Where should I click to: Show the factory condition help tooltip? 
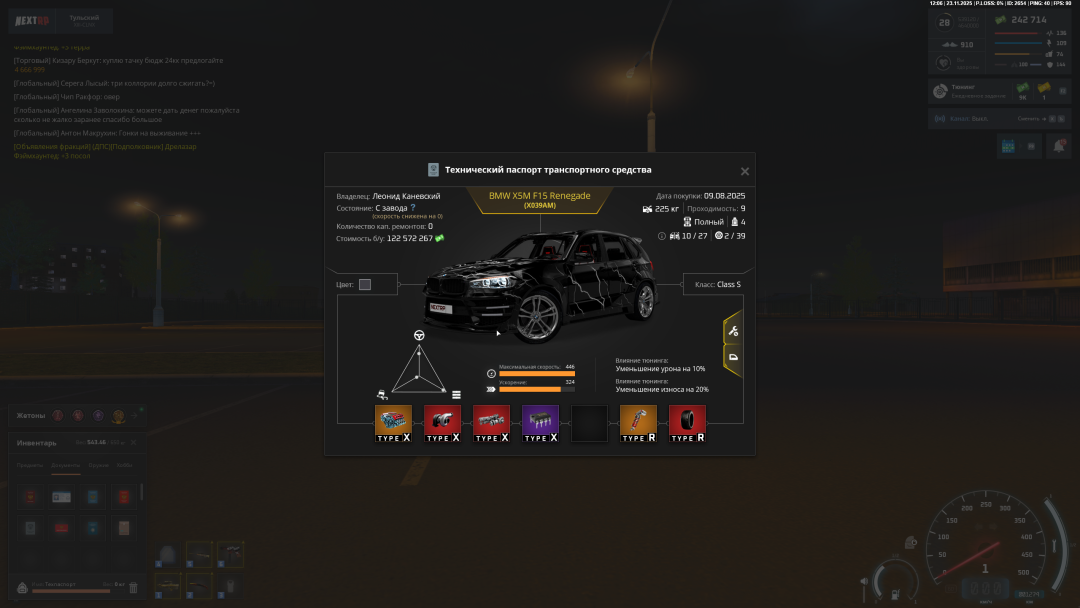(x=413, y=208)
